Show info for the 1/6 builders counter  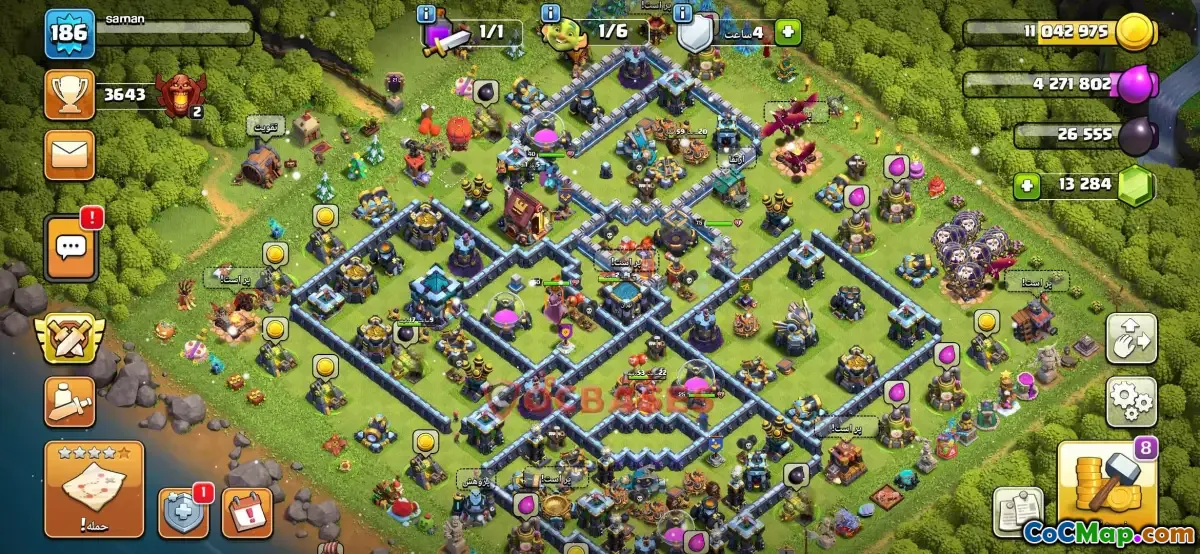[548, 14]
